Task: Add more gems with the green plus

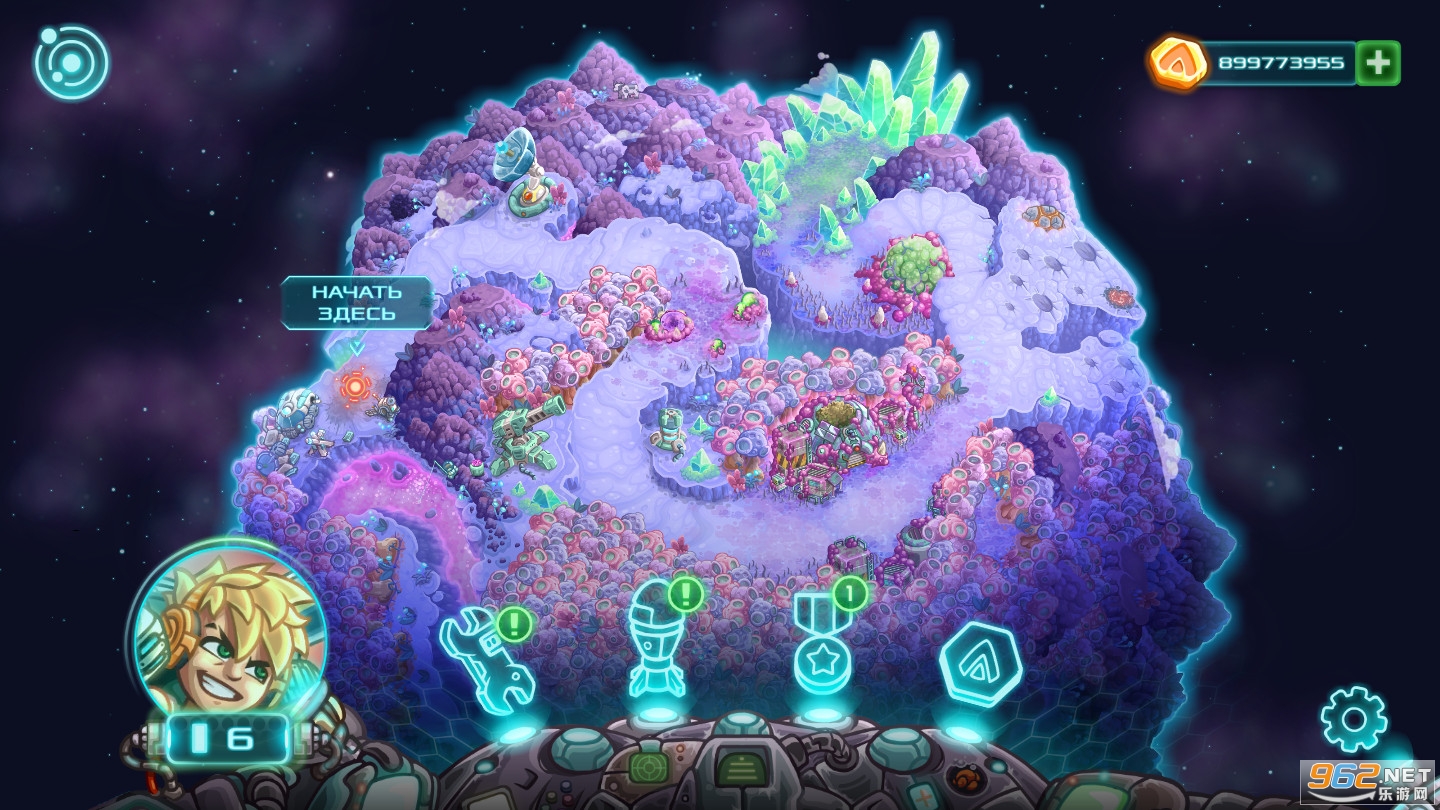Action: coord(1378,63)
